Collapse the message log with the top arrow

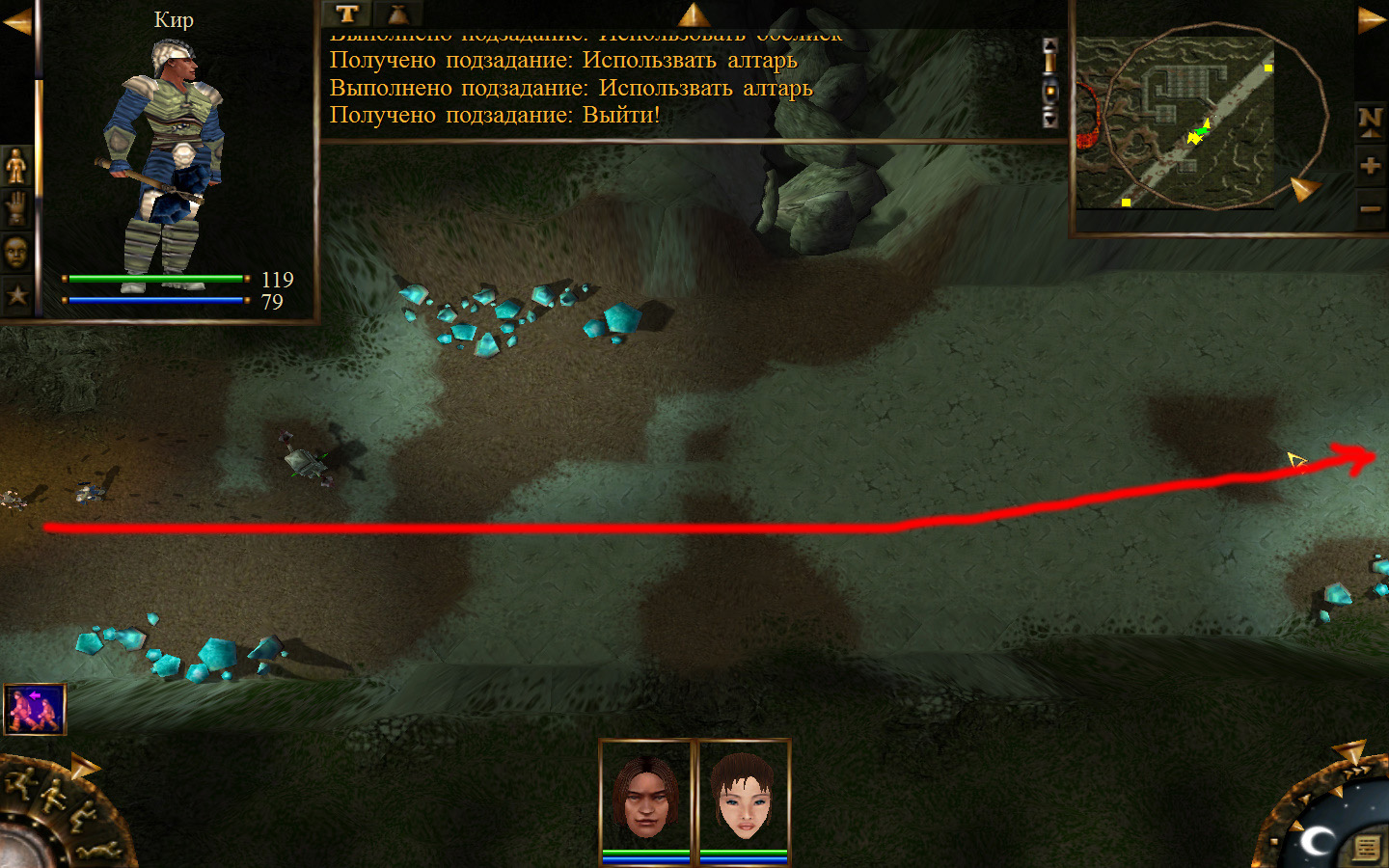point(694,14)
